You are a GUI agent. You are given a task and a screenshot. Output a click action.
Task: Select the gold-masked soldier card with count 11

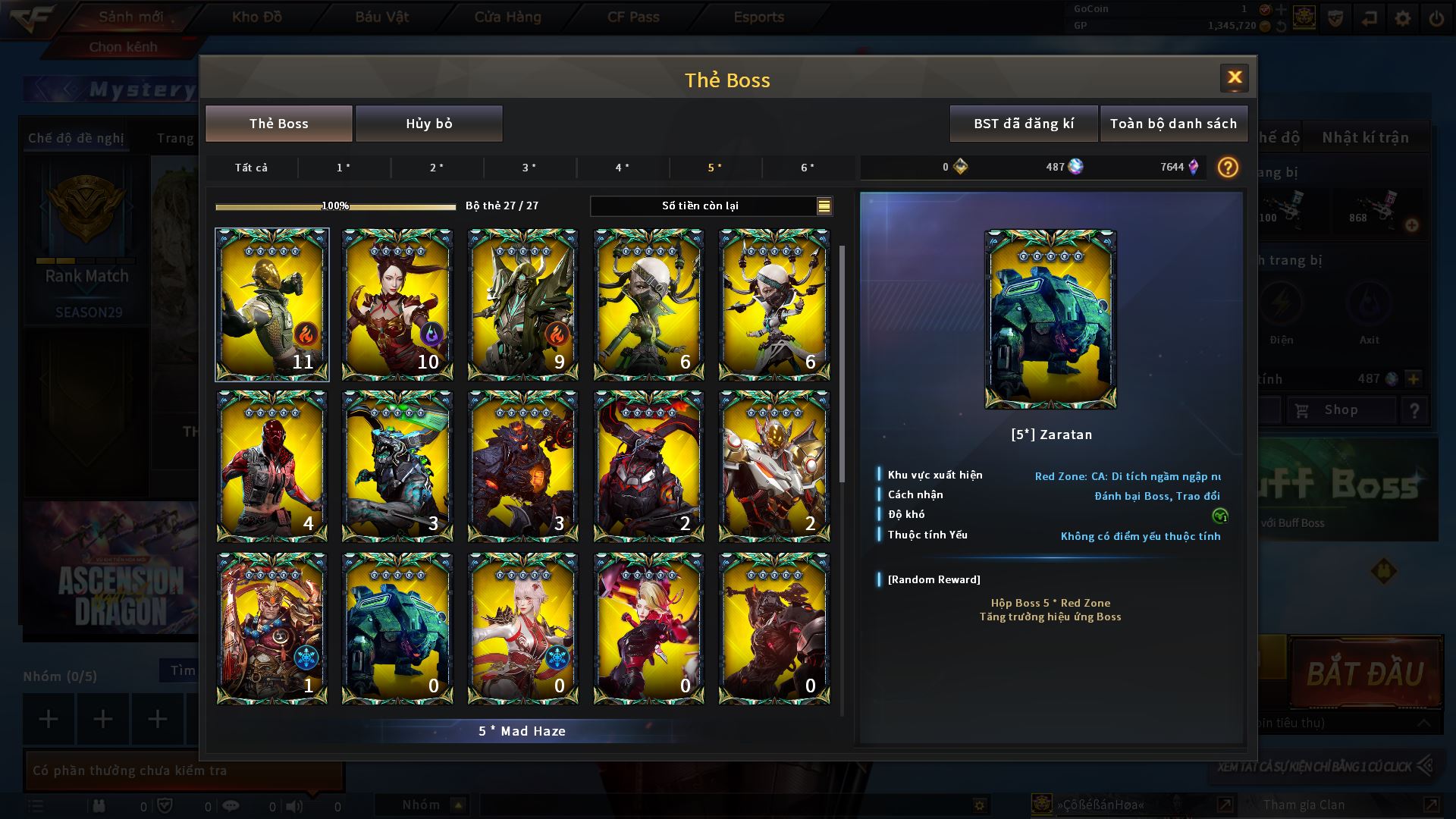[272, 304]
